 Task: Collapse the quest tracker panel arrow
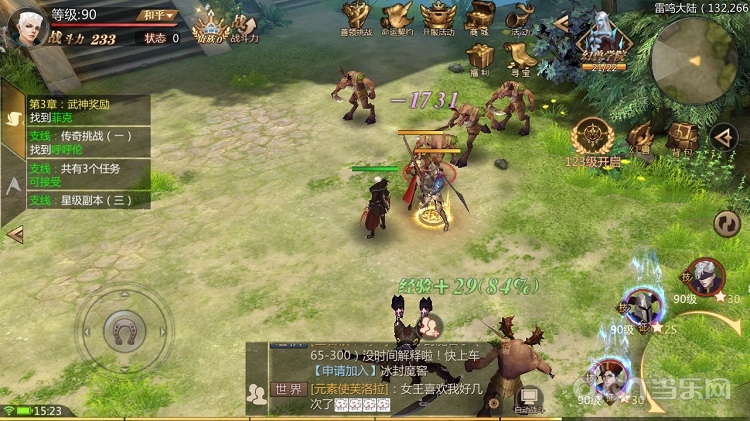[x=14, y=233]
